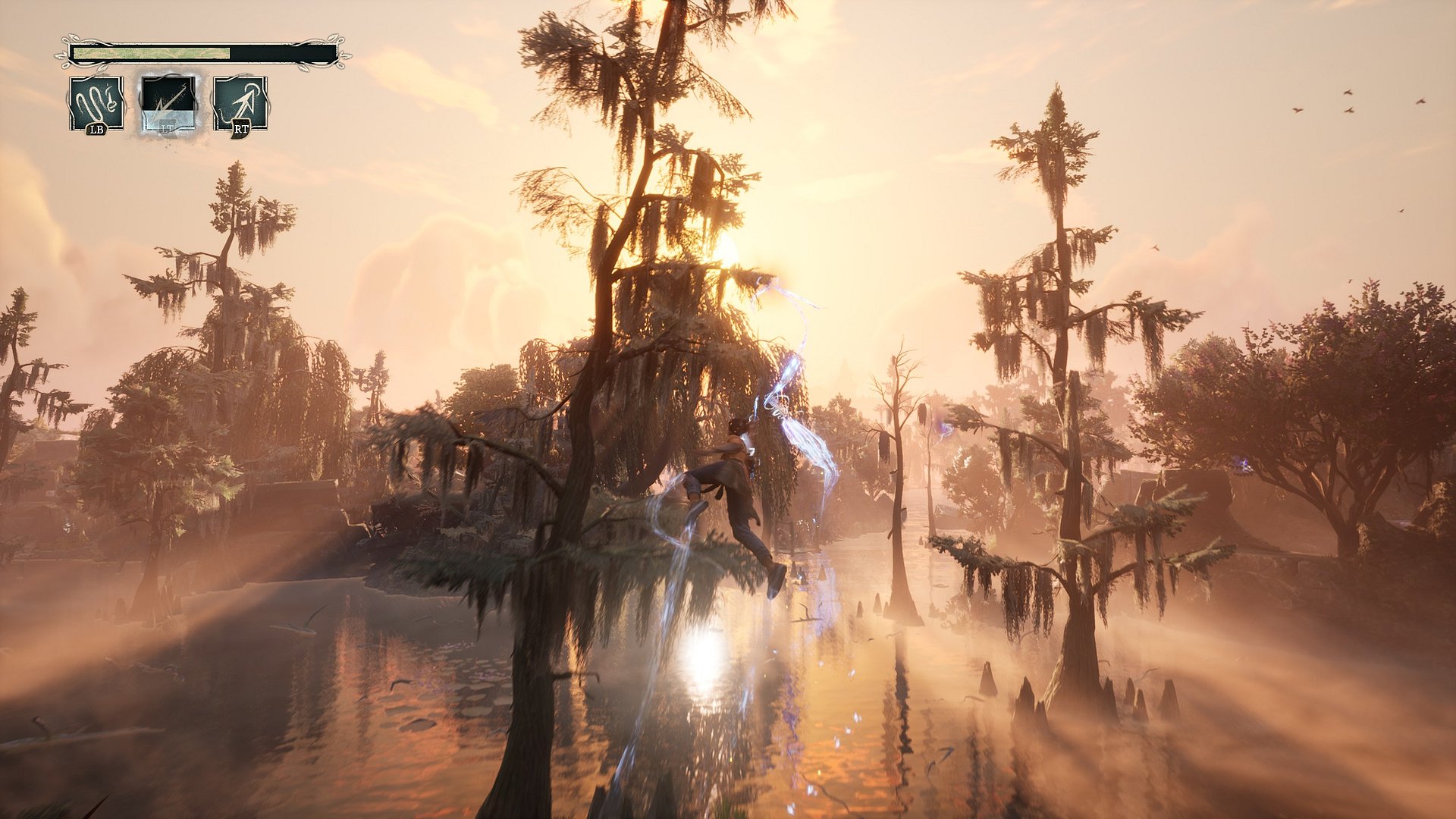Activate the coiled snake ability icon

[x=96, y=103]
